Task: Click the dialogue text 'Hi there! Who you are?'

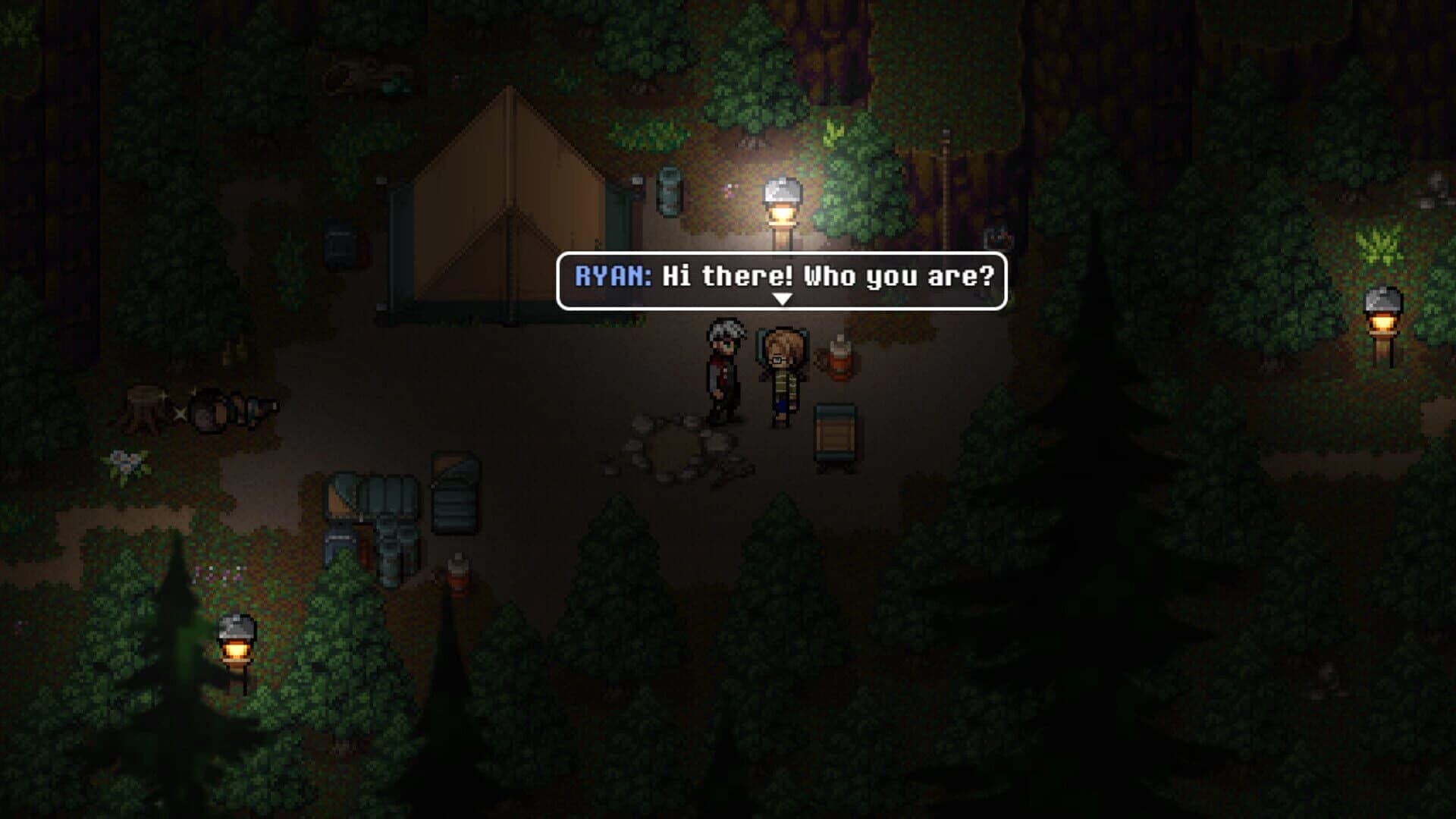Action: coord(827,279)
